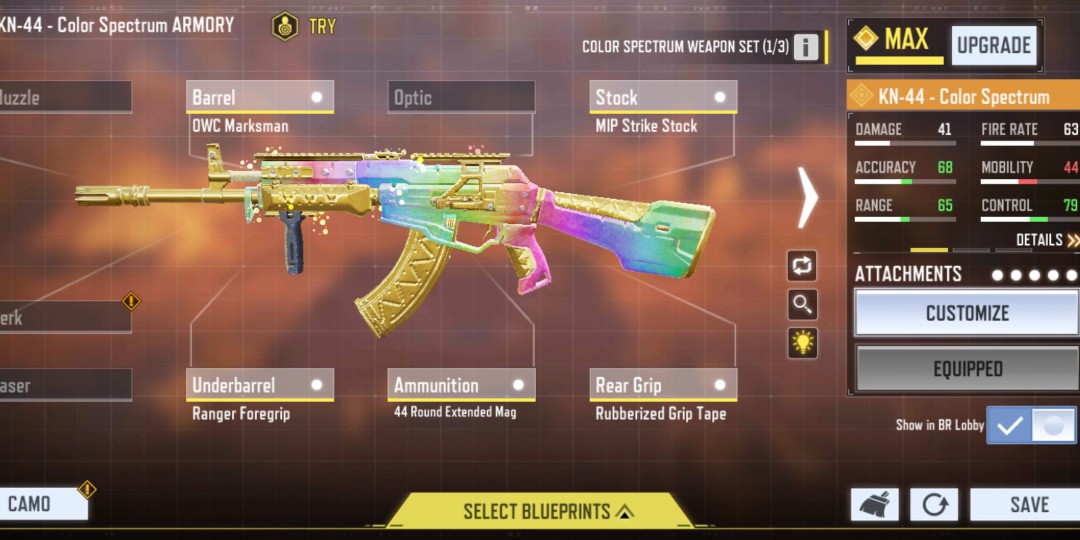Toggle Show in BR Lobby
Screen dimensions: 1080x540
pos(1031,425)
